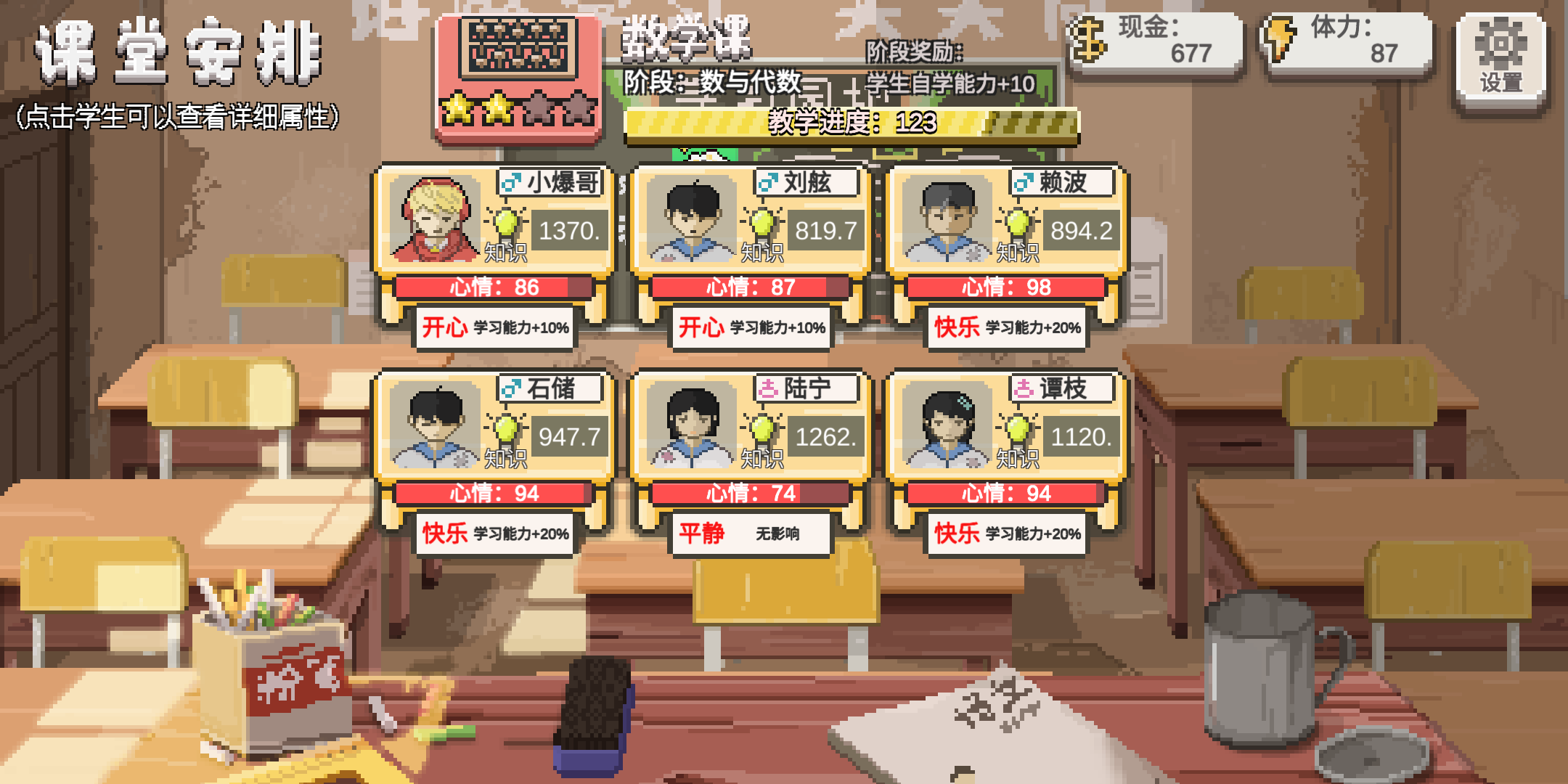The image size is (1568, 784).
Task: Click the knowledge bulb on 陆宁's card
Action: pos(764,428)
